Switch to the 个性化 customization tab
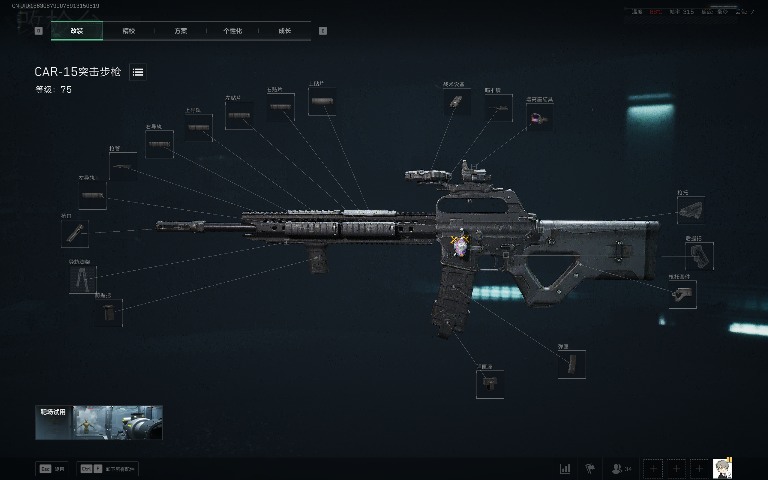The image size is (768, 480). click(232, 31)
